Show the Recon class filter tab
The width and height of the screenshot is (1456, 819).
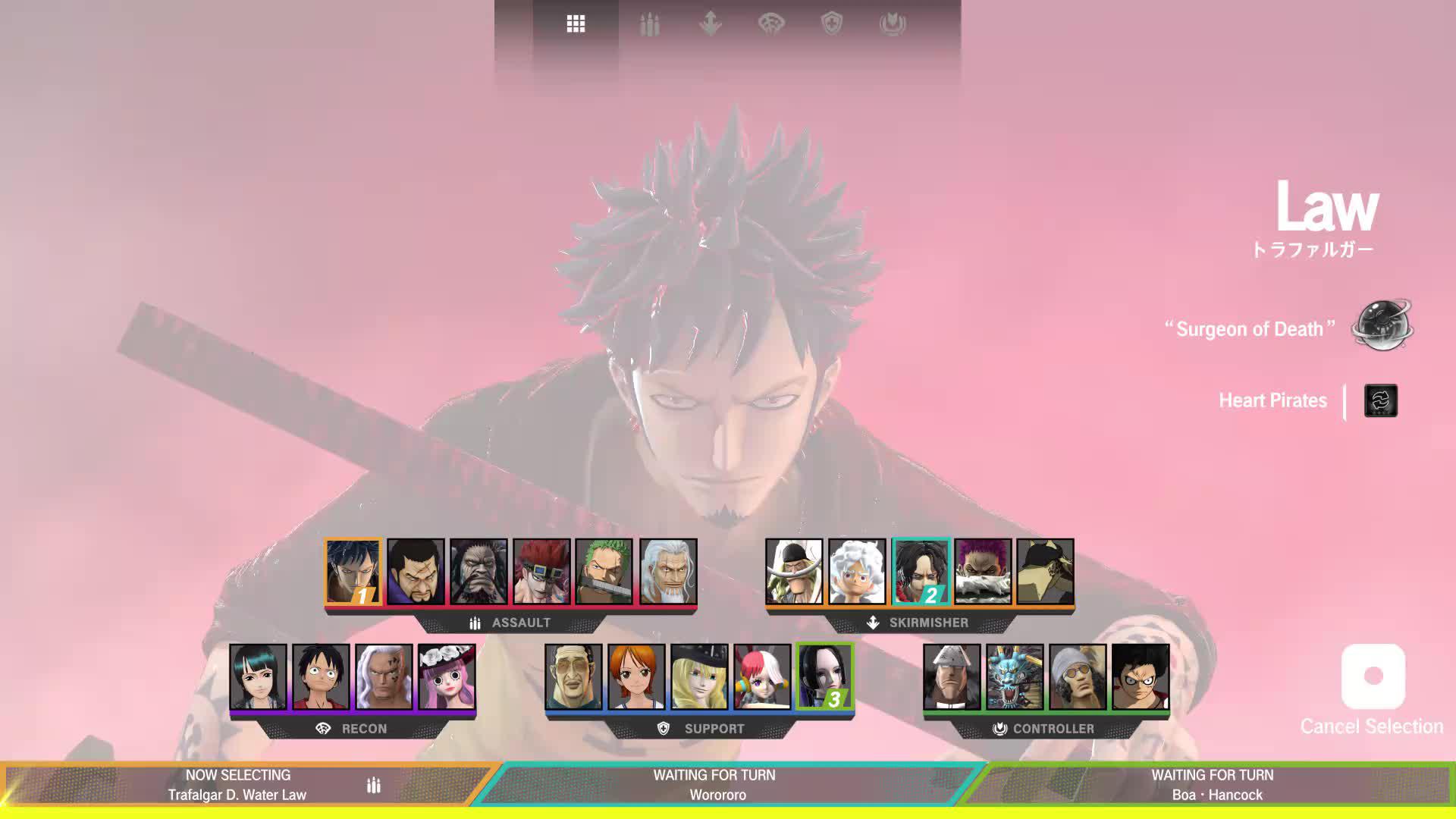click(771, 24)
